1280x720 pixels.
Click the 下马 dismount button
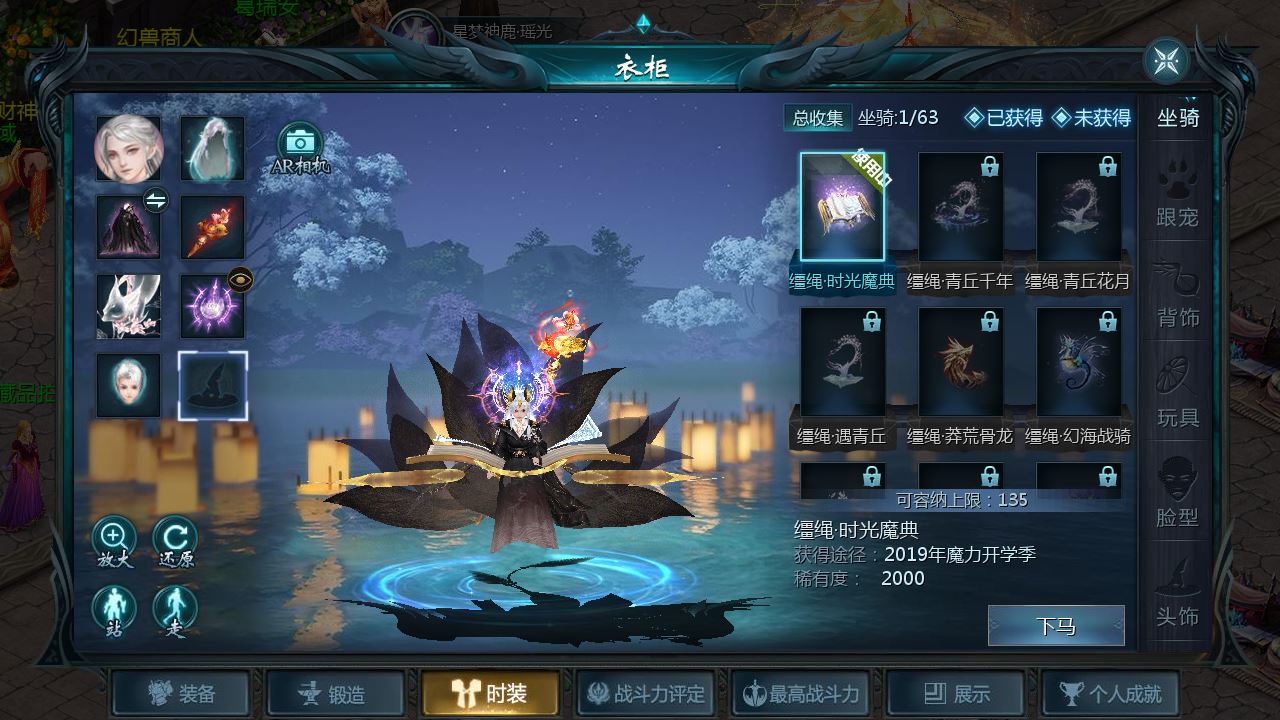coord(1055,626)
